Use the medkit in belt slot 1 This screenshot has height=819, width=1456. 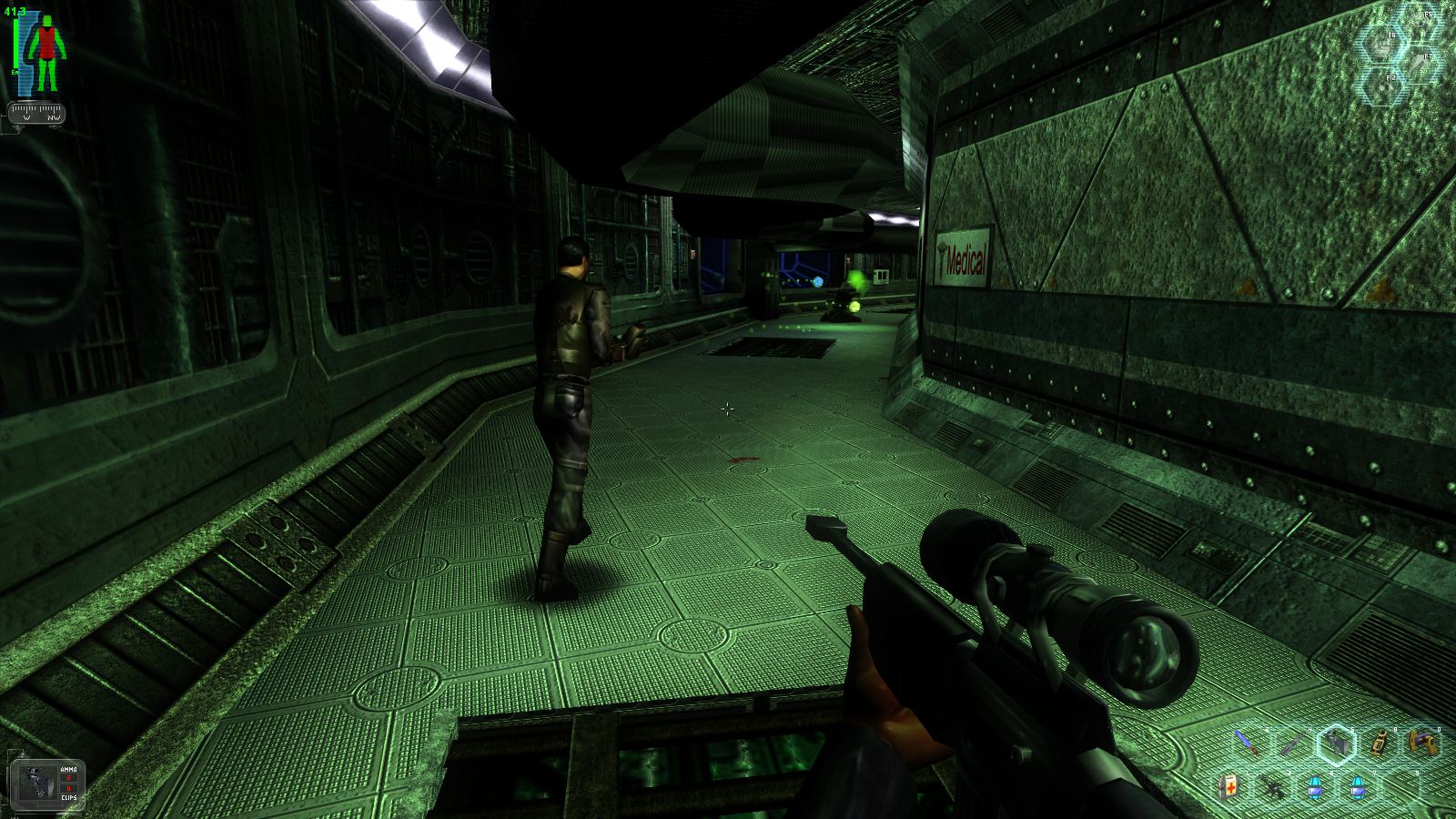click(1229, 786)
